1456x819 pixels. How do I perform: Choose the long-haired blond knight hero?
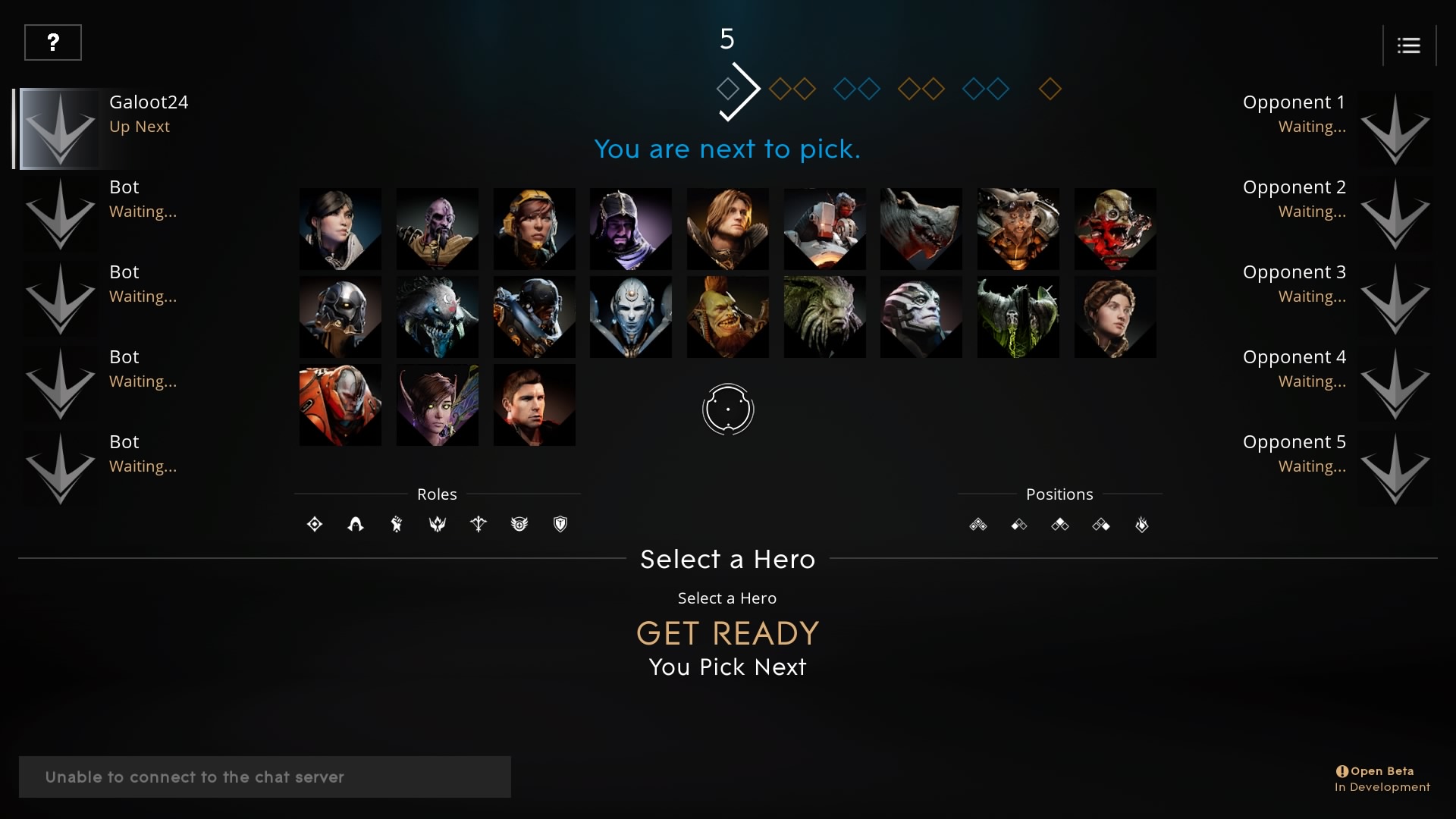click(727, 229)
